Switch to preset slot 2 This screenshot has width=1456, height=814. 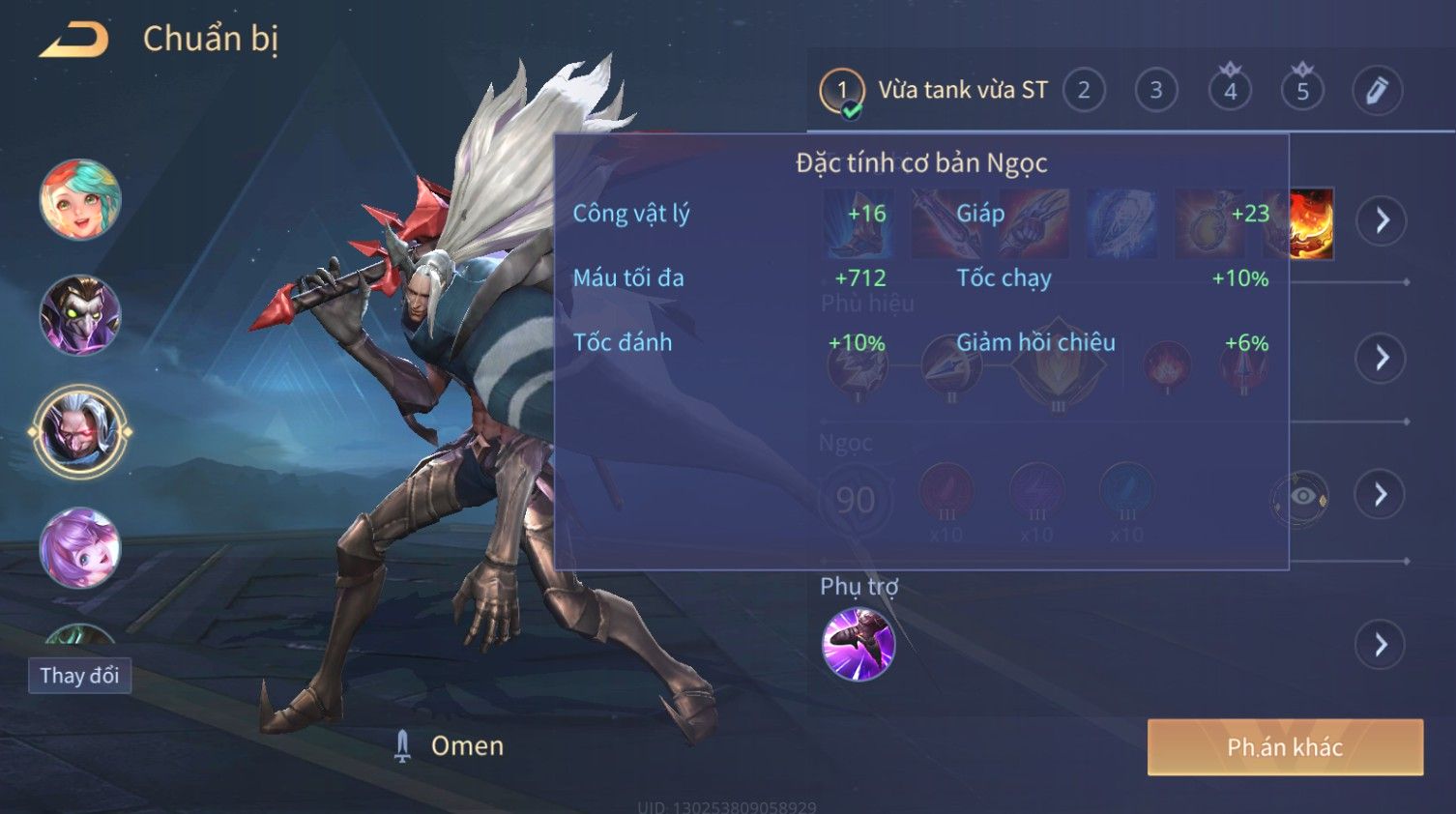point(1084,91)
